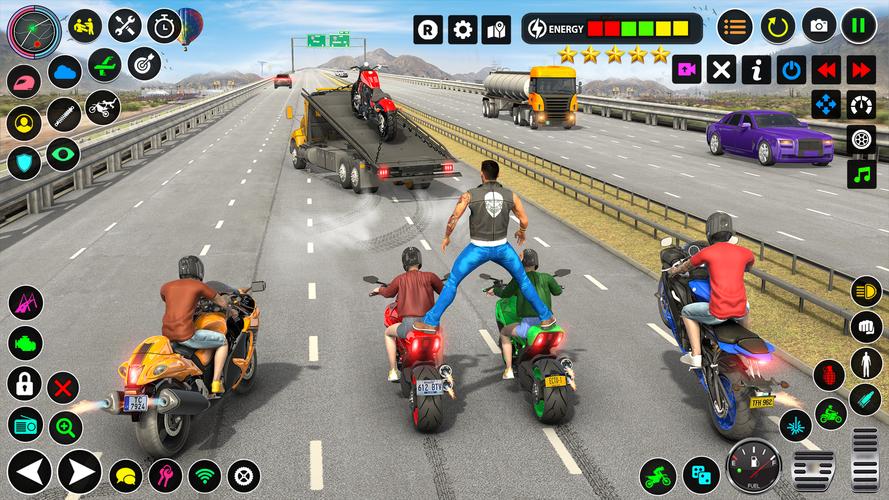Roll the blue dice icon
The width and height of the screenshot is (889, 500).
coord(701,476)
